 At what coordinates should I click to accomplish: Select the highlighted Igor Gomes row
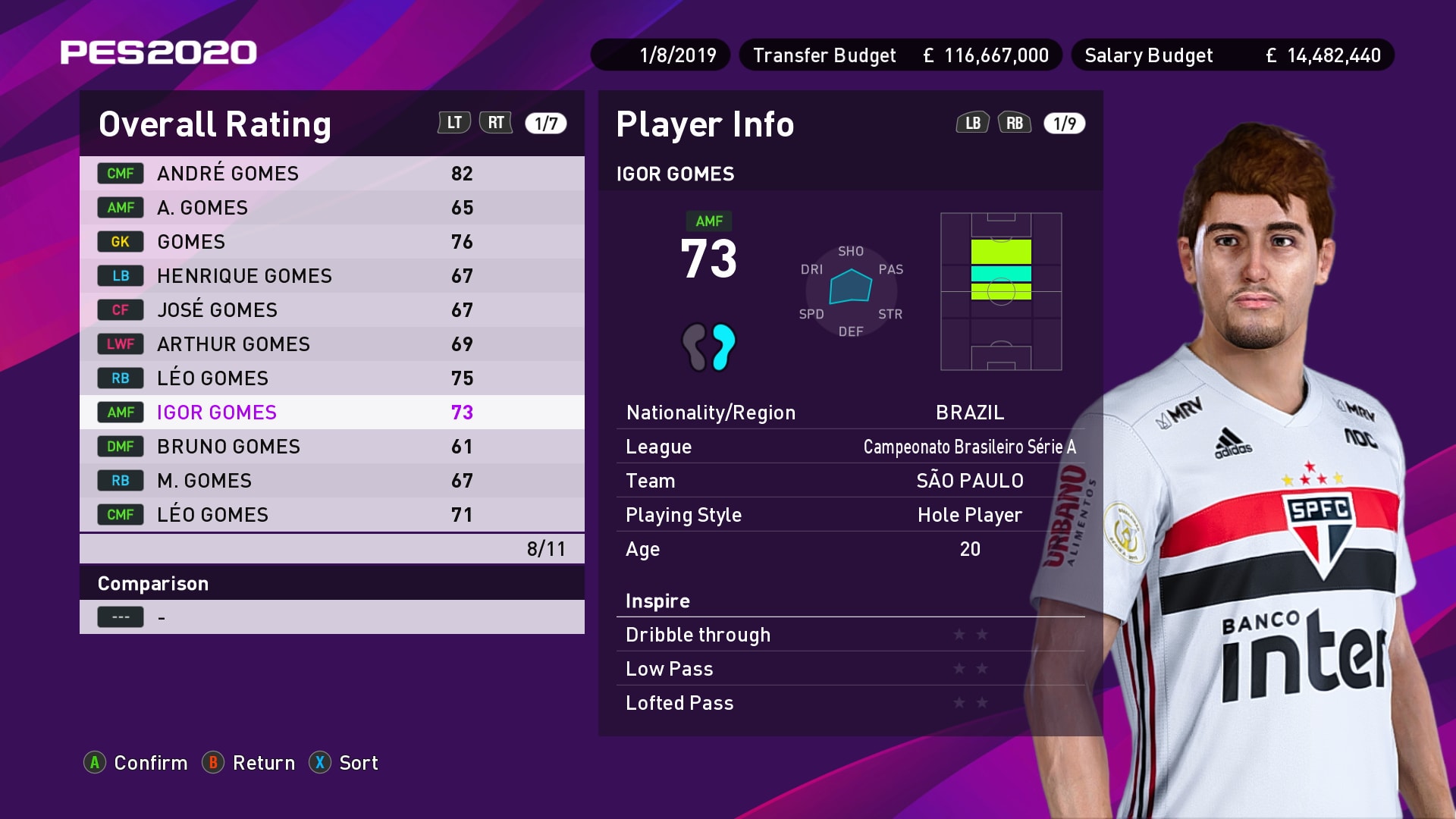coord(331,413)
